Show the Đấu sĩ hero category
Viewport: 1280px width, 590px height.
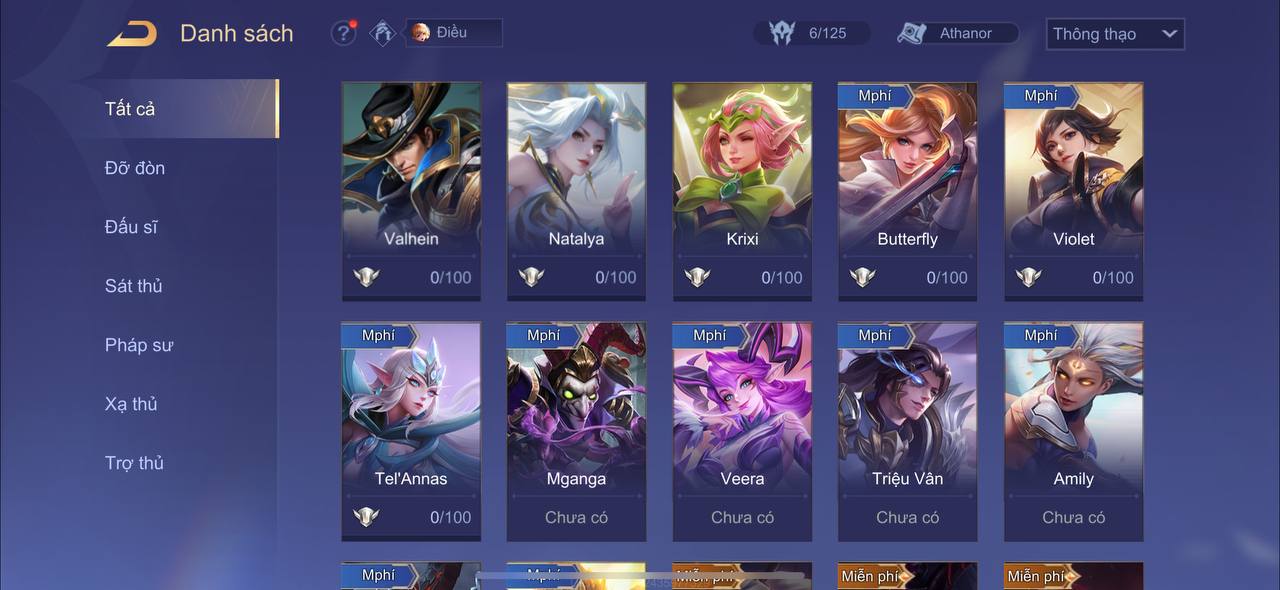[131, 227]
